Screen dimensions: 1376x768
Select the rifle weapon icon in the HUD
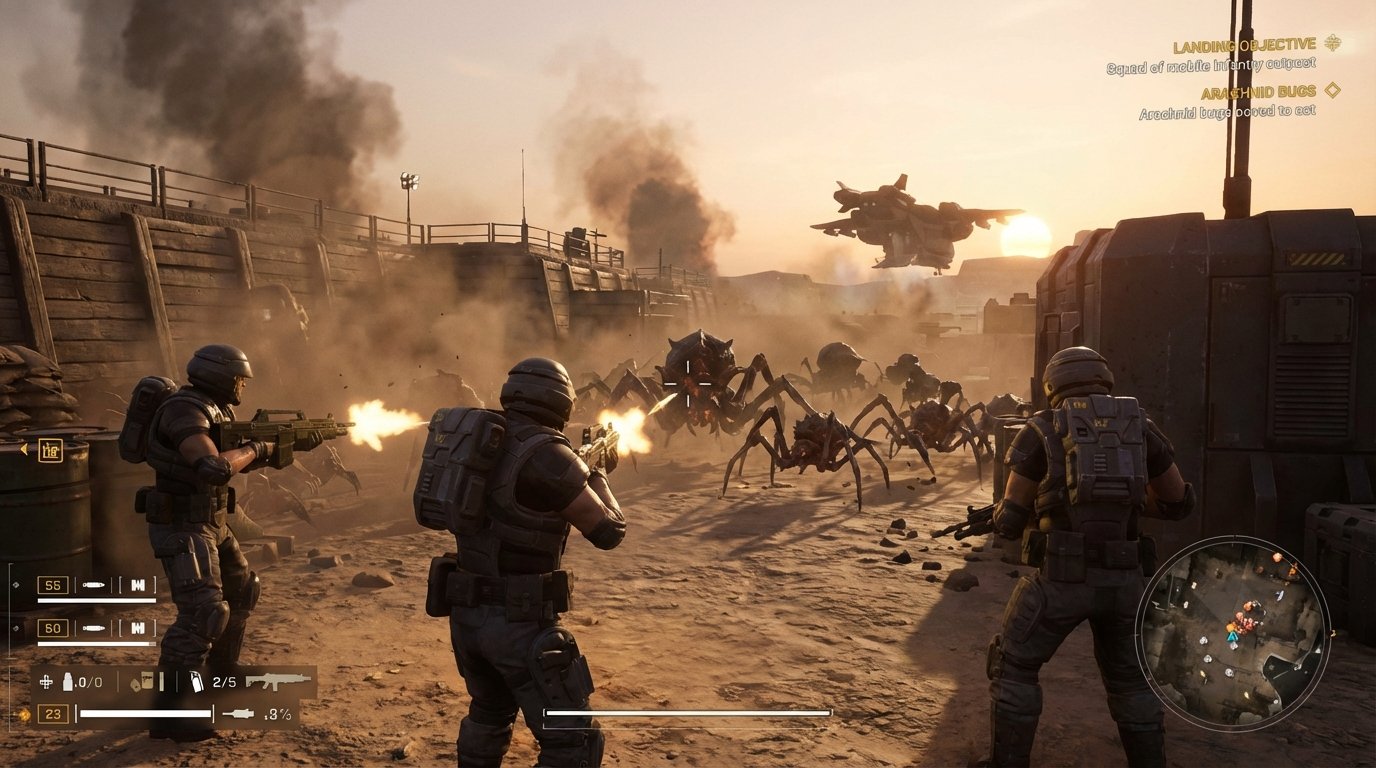[278, 682]
